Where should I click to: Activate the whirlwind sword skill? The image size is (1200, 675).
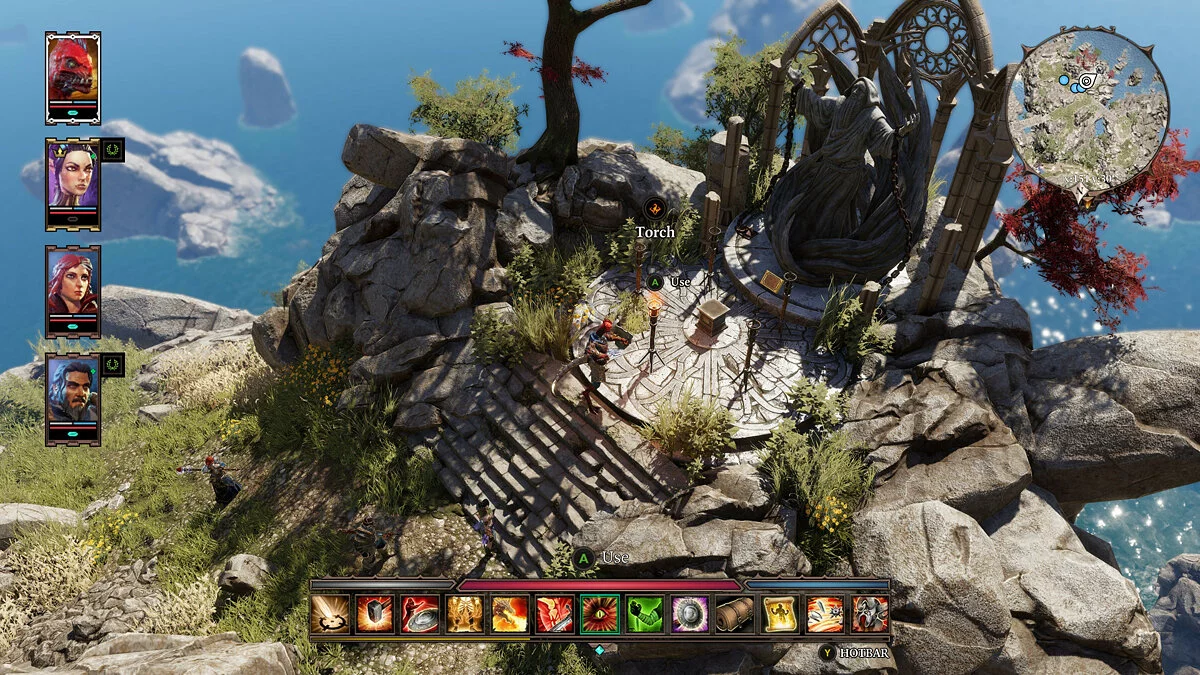click(x=330, y=614)
